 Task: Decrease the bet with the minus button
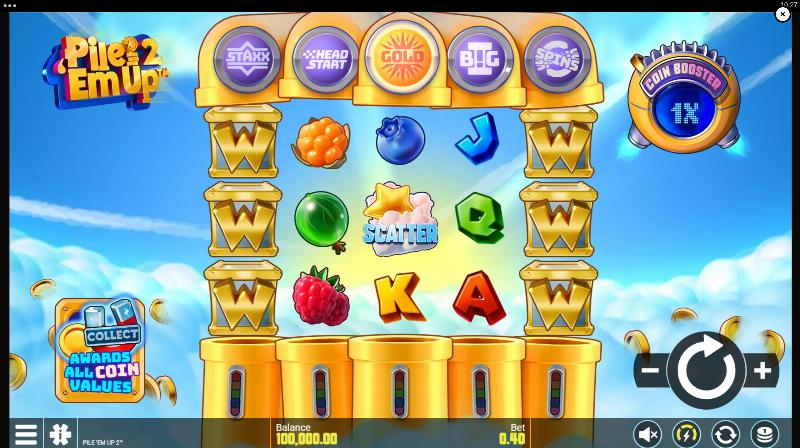click(x=649, y=371)
